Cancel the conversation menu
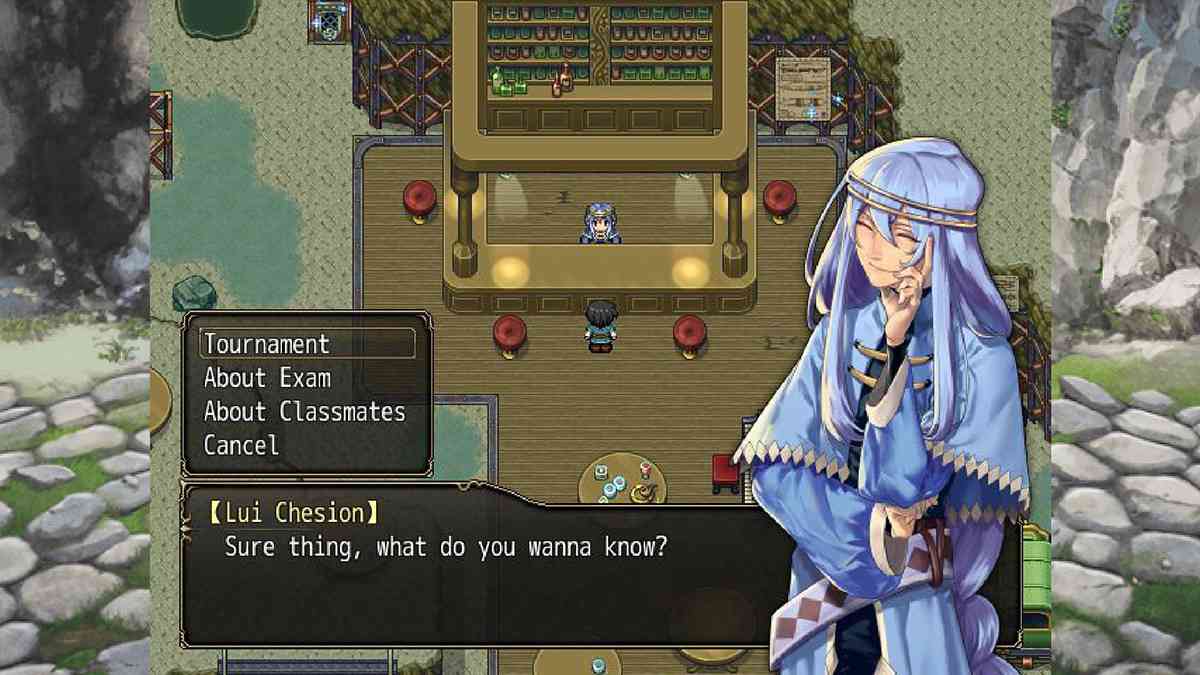The height and width of the screenshot is (675, 1200). [x=241, y=445]
